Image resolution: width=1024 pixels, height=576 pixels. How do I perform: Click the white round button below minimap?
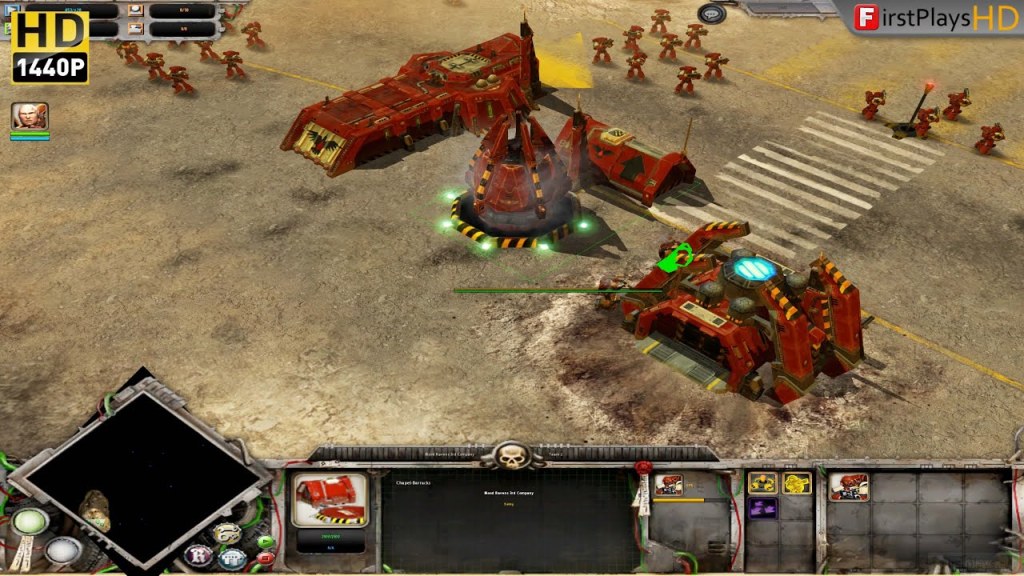(62, 549)
